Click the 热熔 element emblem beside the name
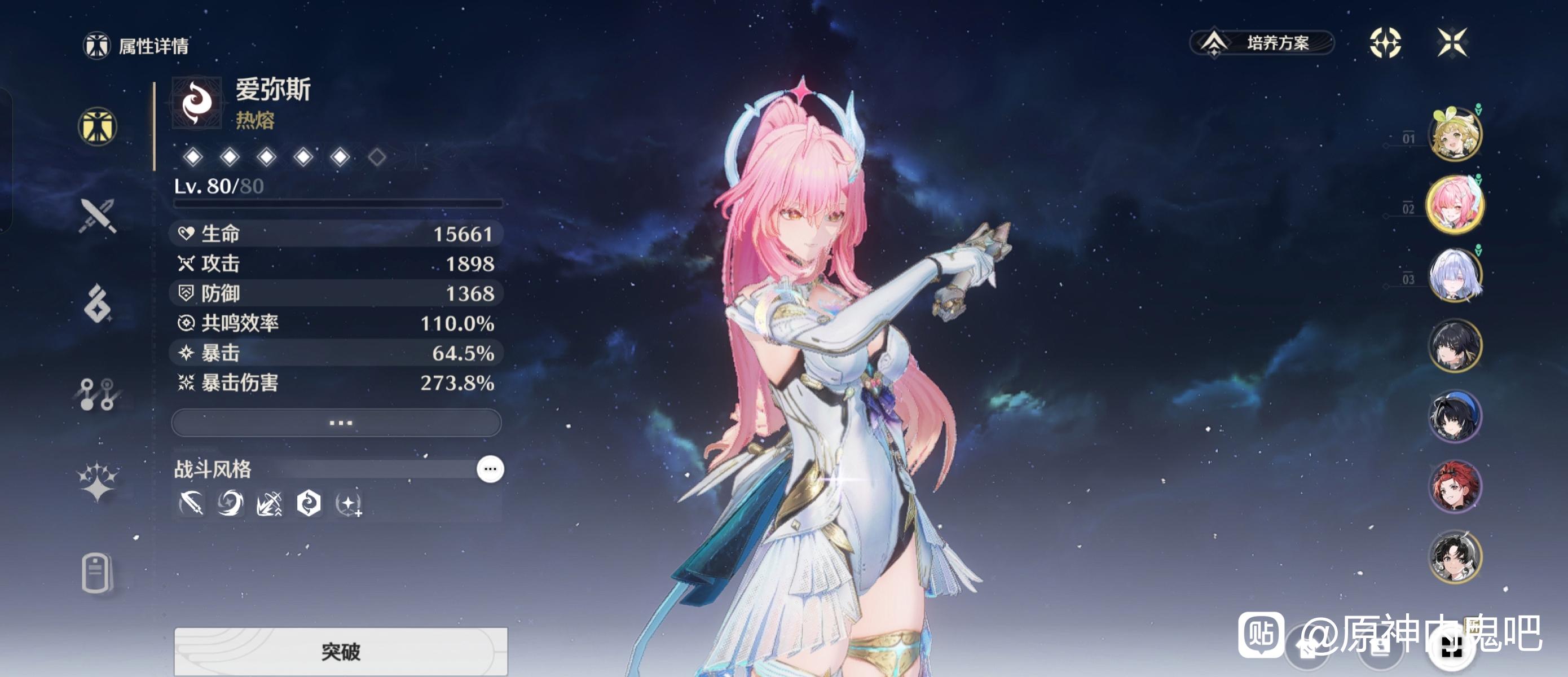 tap(197, 102)
